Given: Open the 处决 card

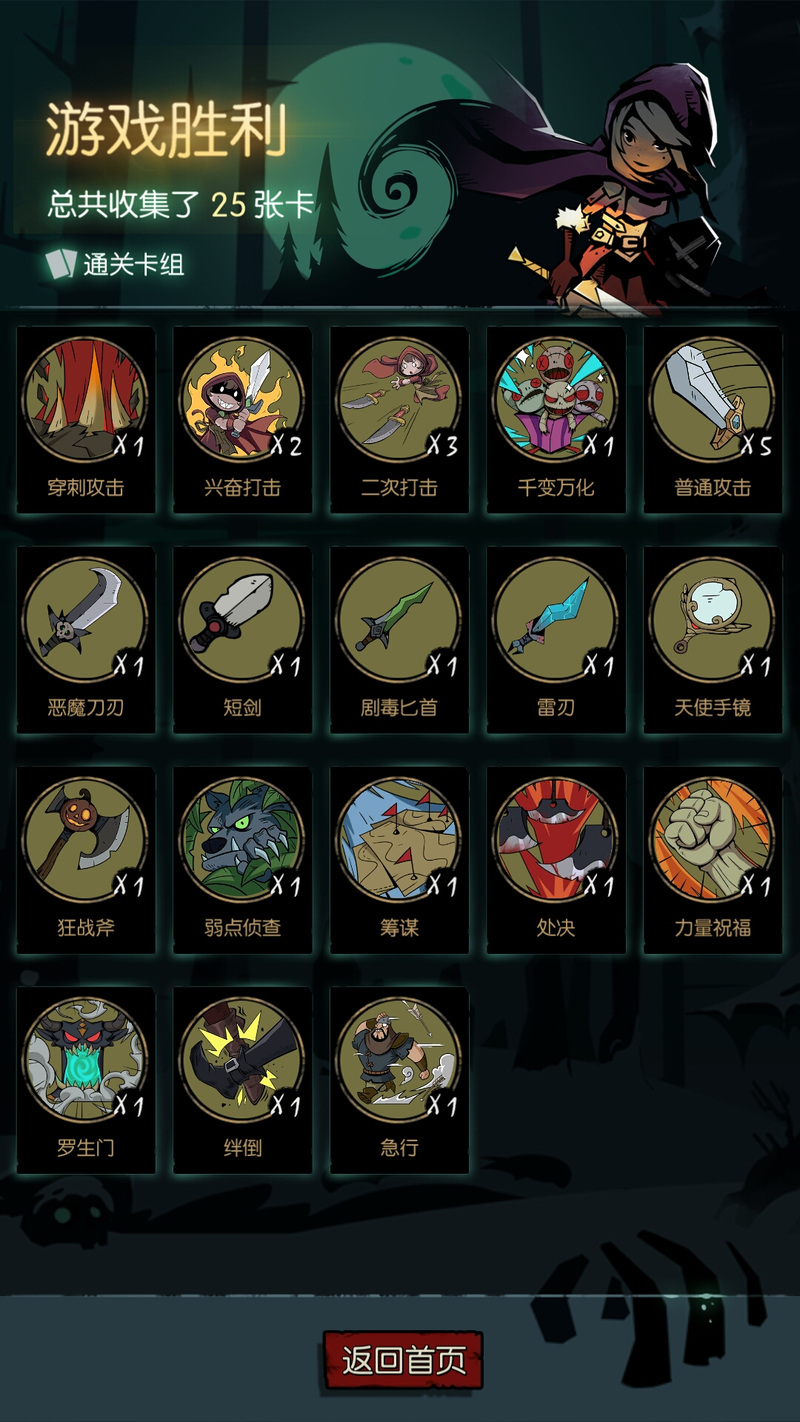Looking at the screenshot, I should pyautogui.click(x=556, y=859).
